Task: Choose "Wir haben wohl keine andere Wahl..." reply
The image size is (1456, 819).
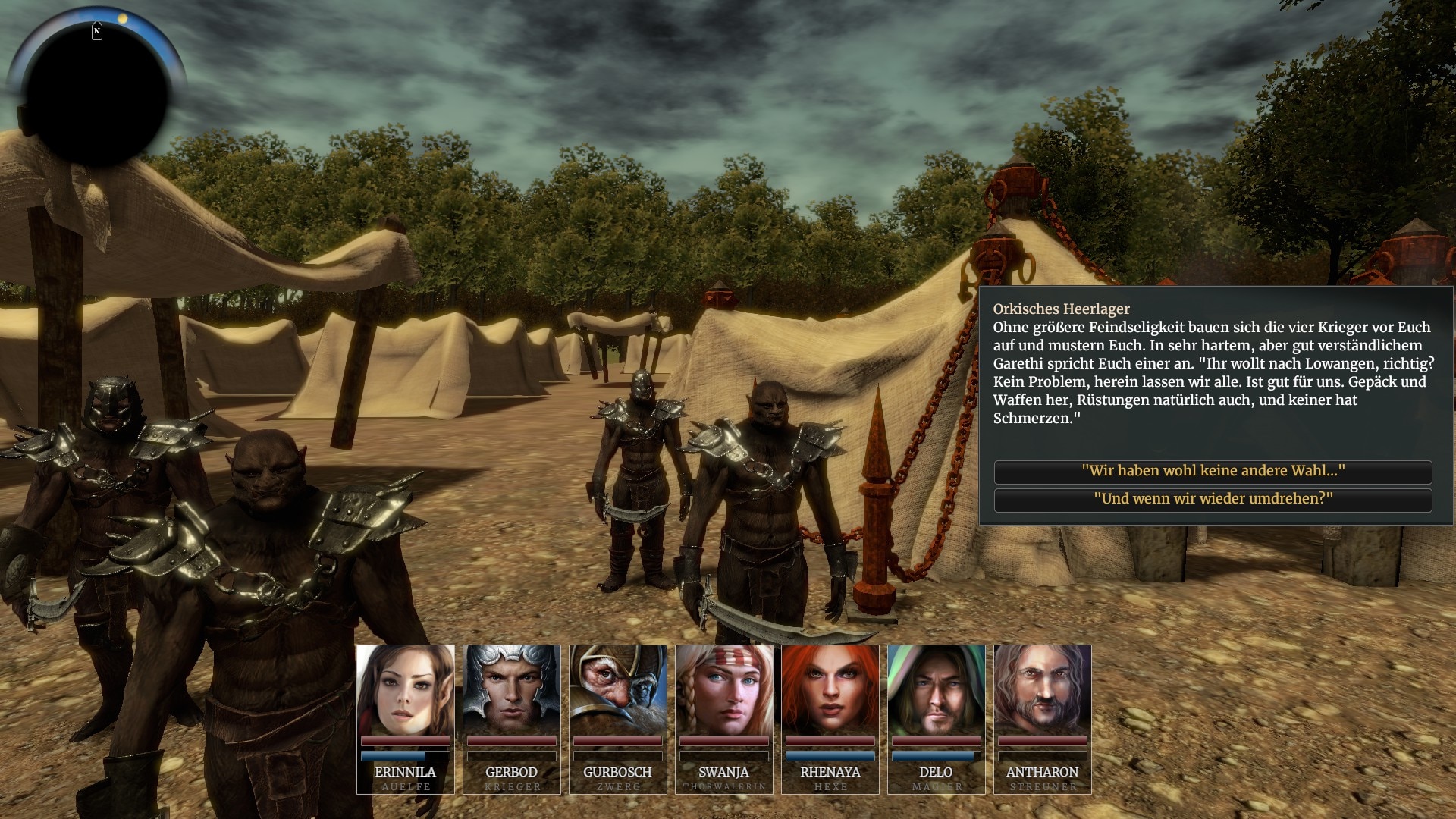Action: [x=1213, y=471]
